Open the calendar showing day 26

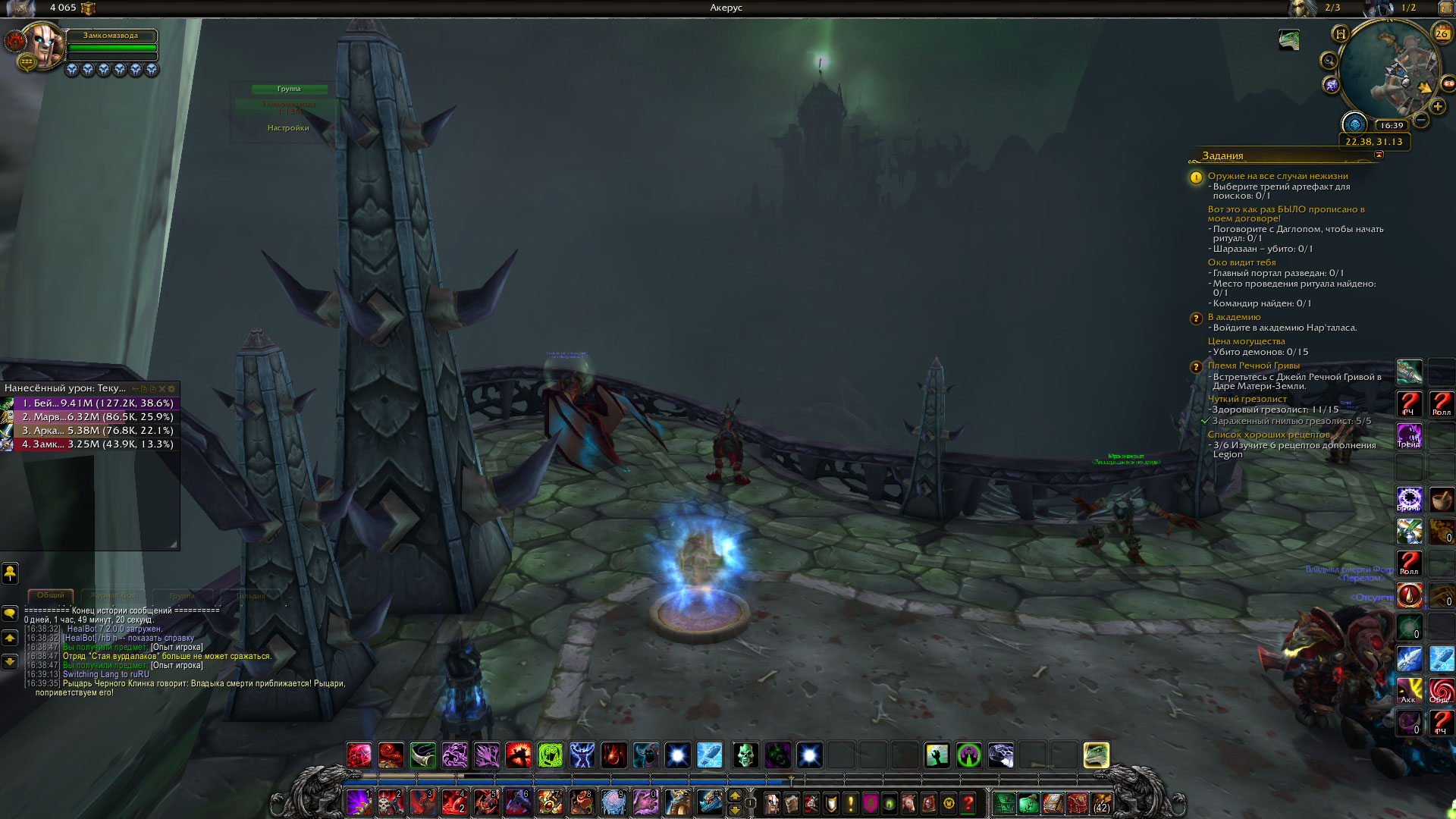tap(1441, 33)
